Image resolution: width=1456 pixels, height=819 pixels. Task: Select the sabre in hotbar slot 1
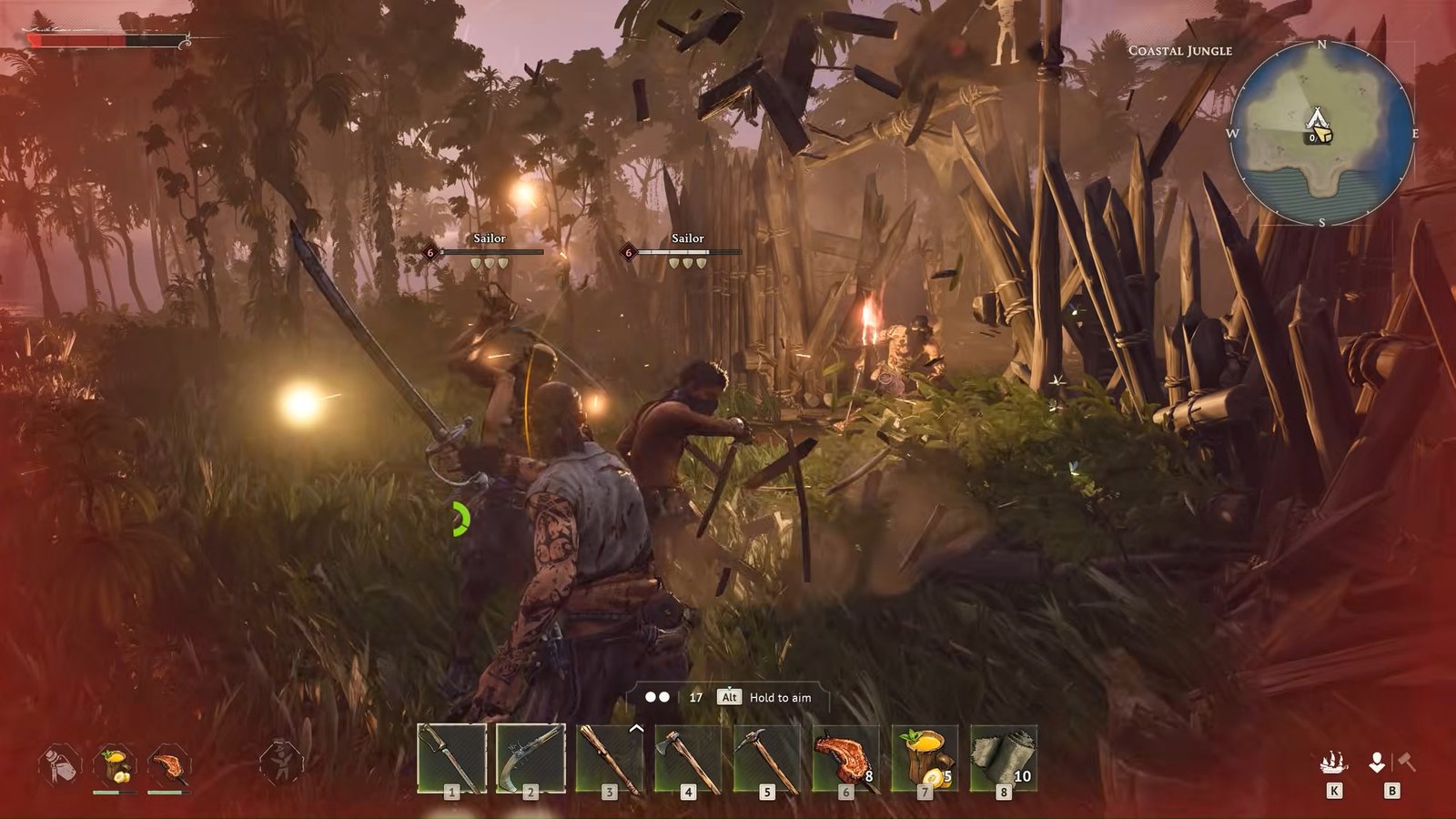coord(451,758)
